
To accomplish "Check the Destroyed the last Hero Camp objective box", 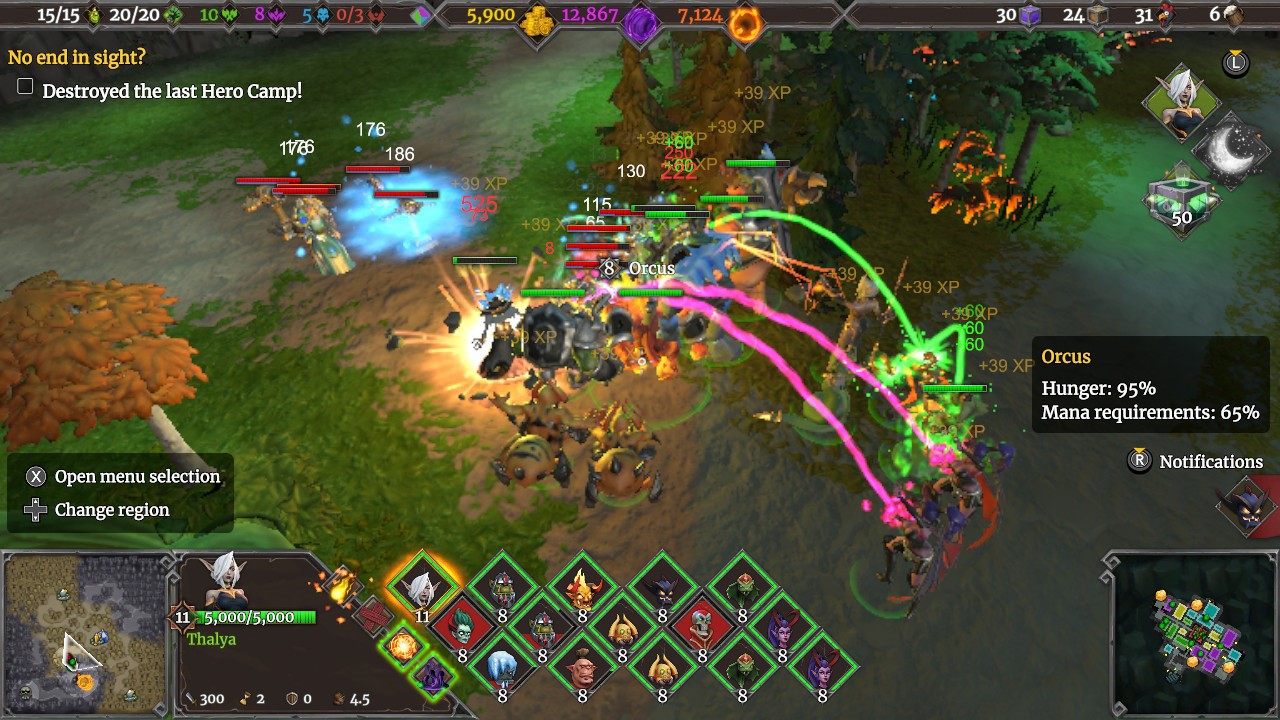I will [24, 86].
